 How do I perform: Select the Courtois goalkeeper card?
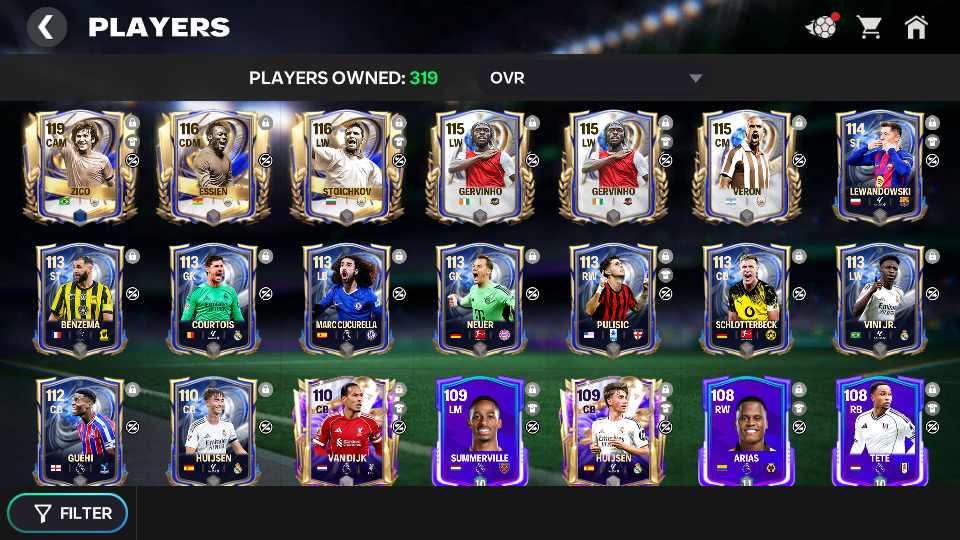(212, 298)
